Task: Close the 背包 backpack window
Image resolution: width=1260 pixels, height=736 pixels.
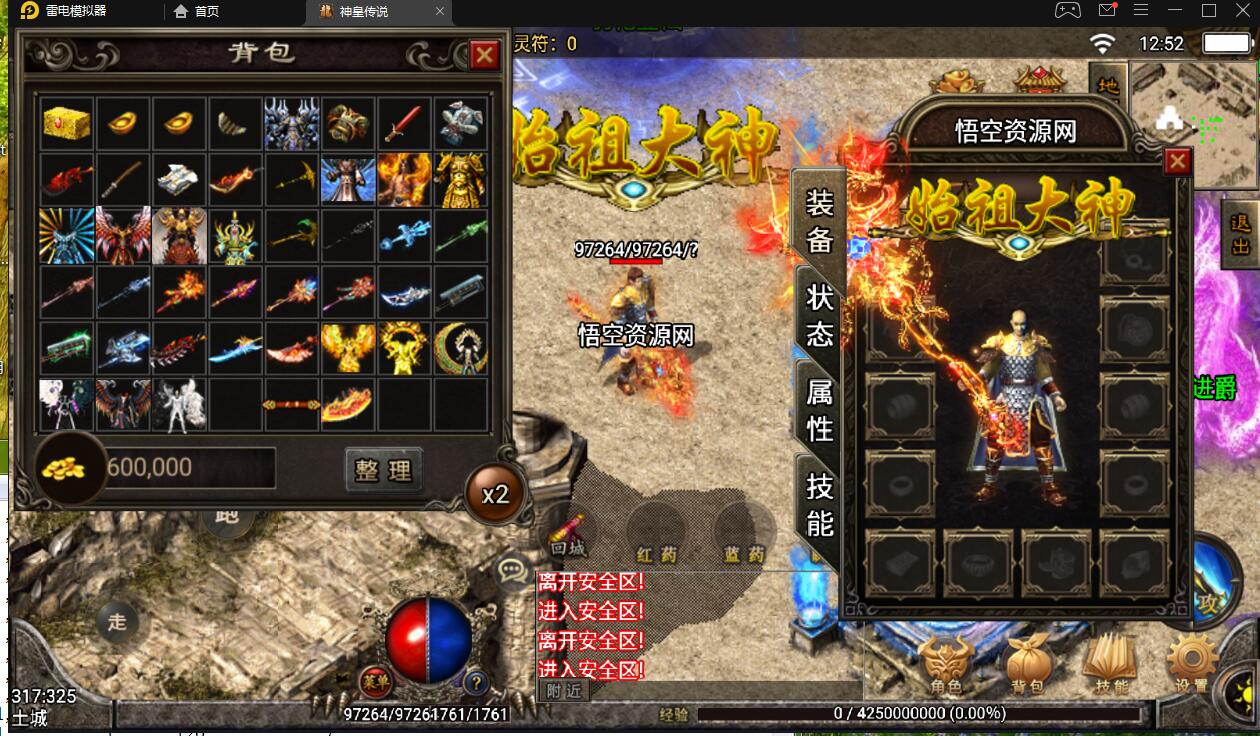Action: click(484, 54)
